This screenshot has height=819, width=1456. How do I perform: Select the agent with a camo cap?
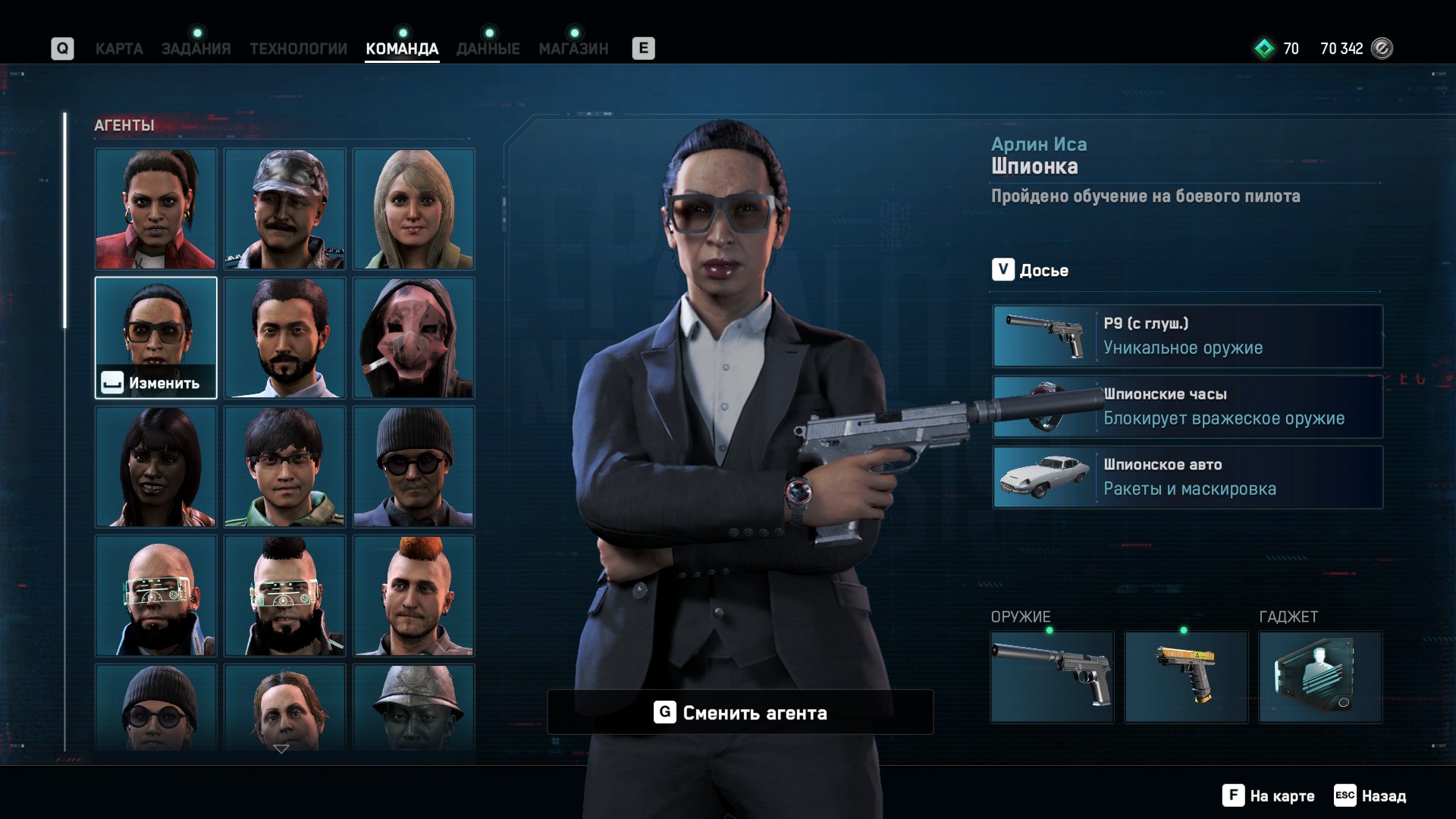pos(284,209)
